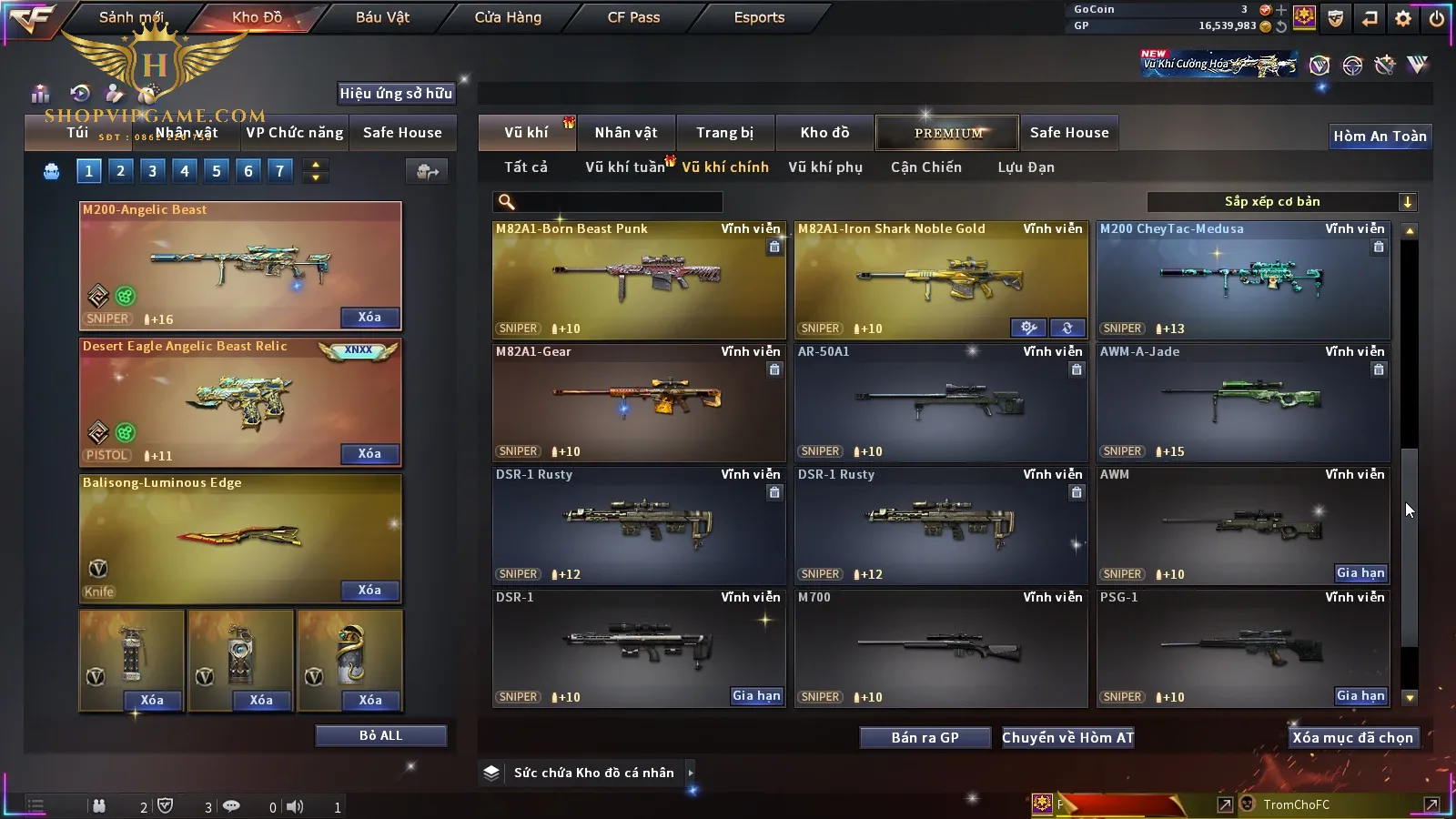The width and height of the screenshot is (1456, 819).
Task: Open the PREMIUM tab
Action: tap(948, 133)
